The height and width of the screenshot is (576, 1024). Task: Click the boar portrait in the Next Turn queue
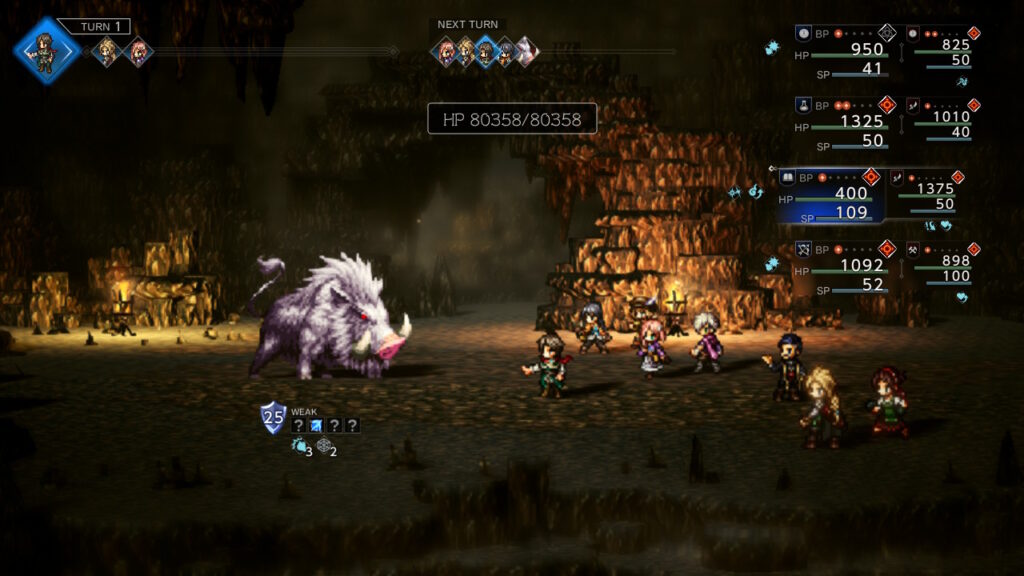526,51
